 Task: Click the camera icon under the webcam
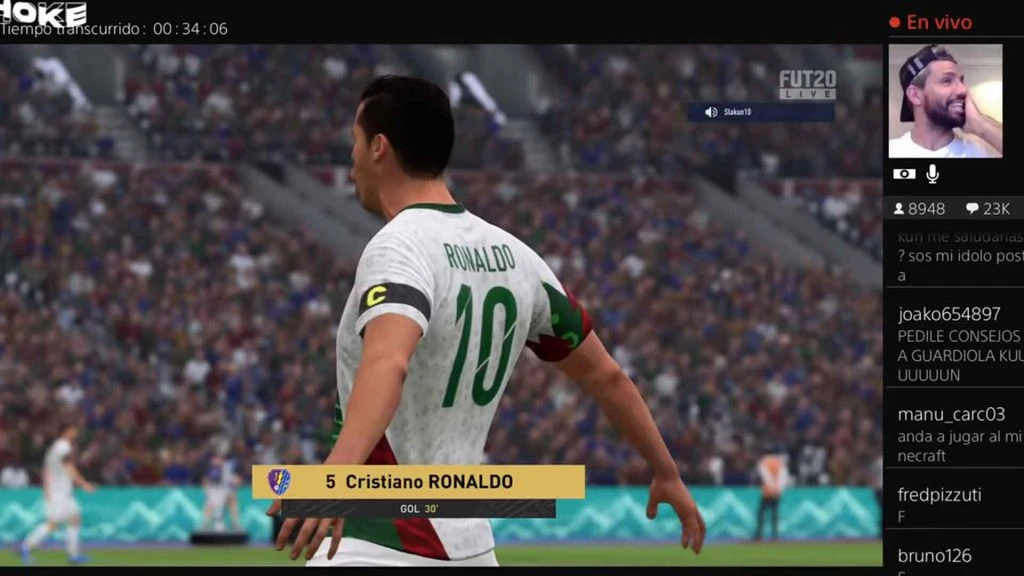point(904,174)
